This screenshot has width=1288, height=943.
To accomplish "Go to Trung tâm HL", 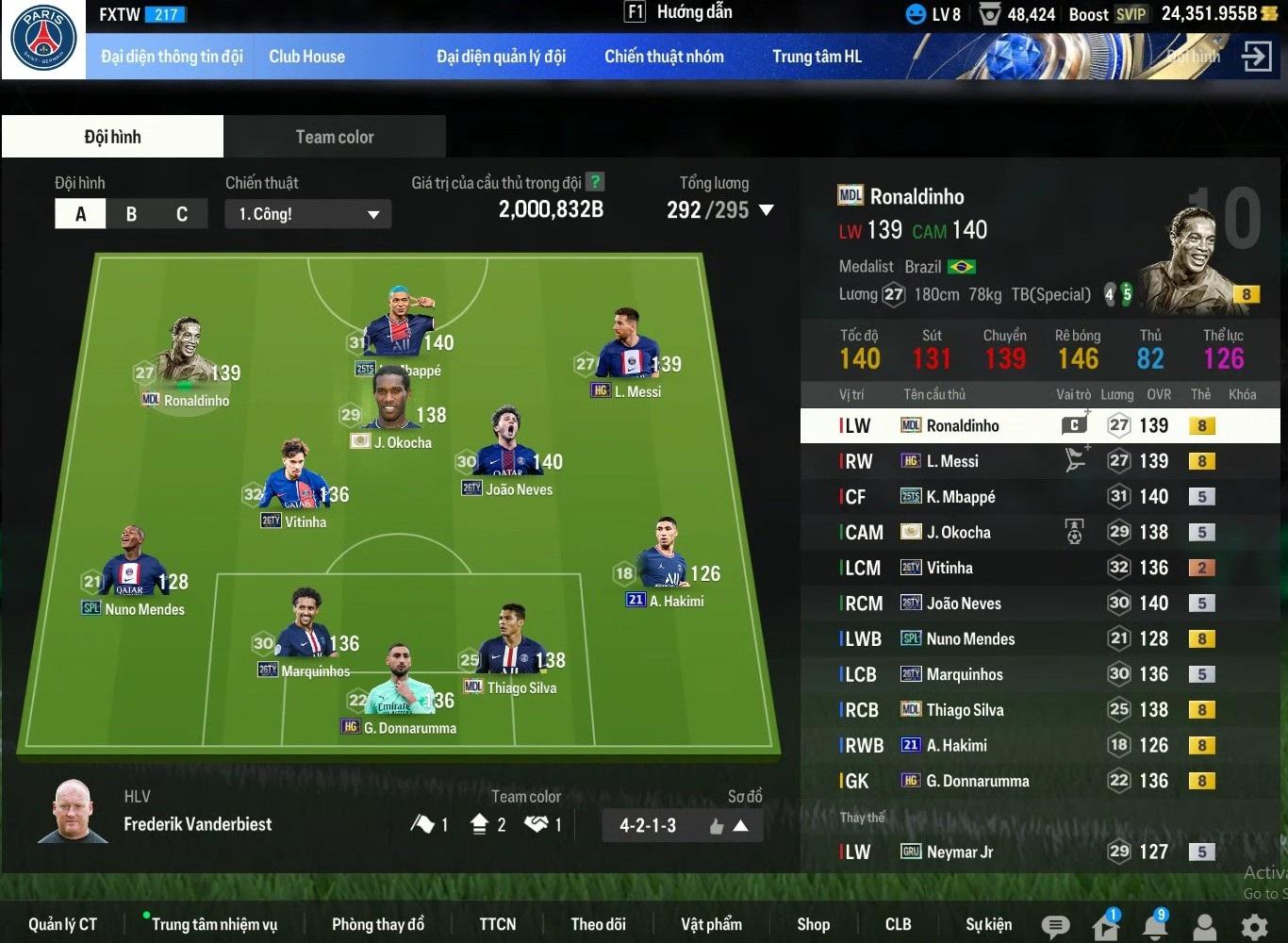I will click(x=817, y=57).
